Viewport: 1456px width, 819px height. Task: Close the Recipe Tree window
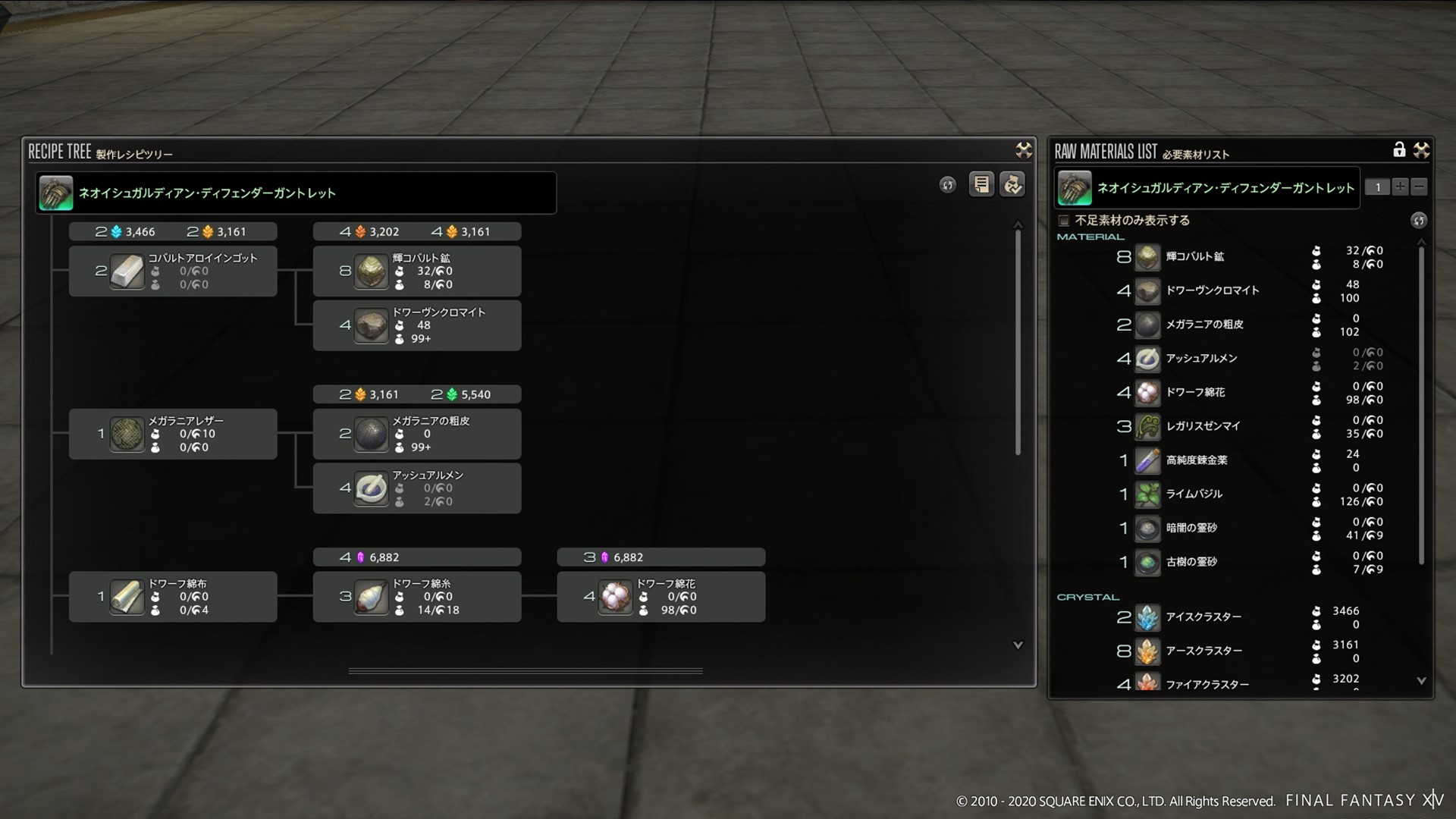click(1024, 150)
